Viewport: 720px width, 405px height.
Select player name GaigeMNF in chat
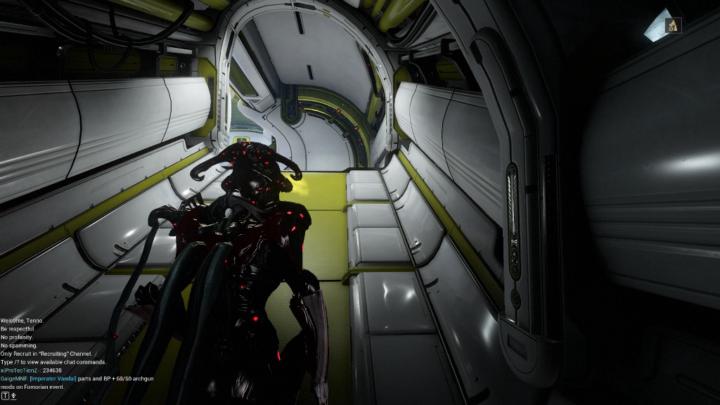(13, 378)
